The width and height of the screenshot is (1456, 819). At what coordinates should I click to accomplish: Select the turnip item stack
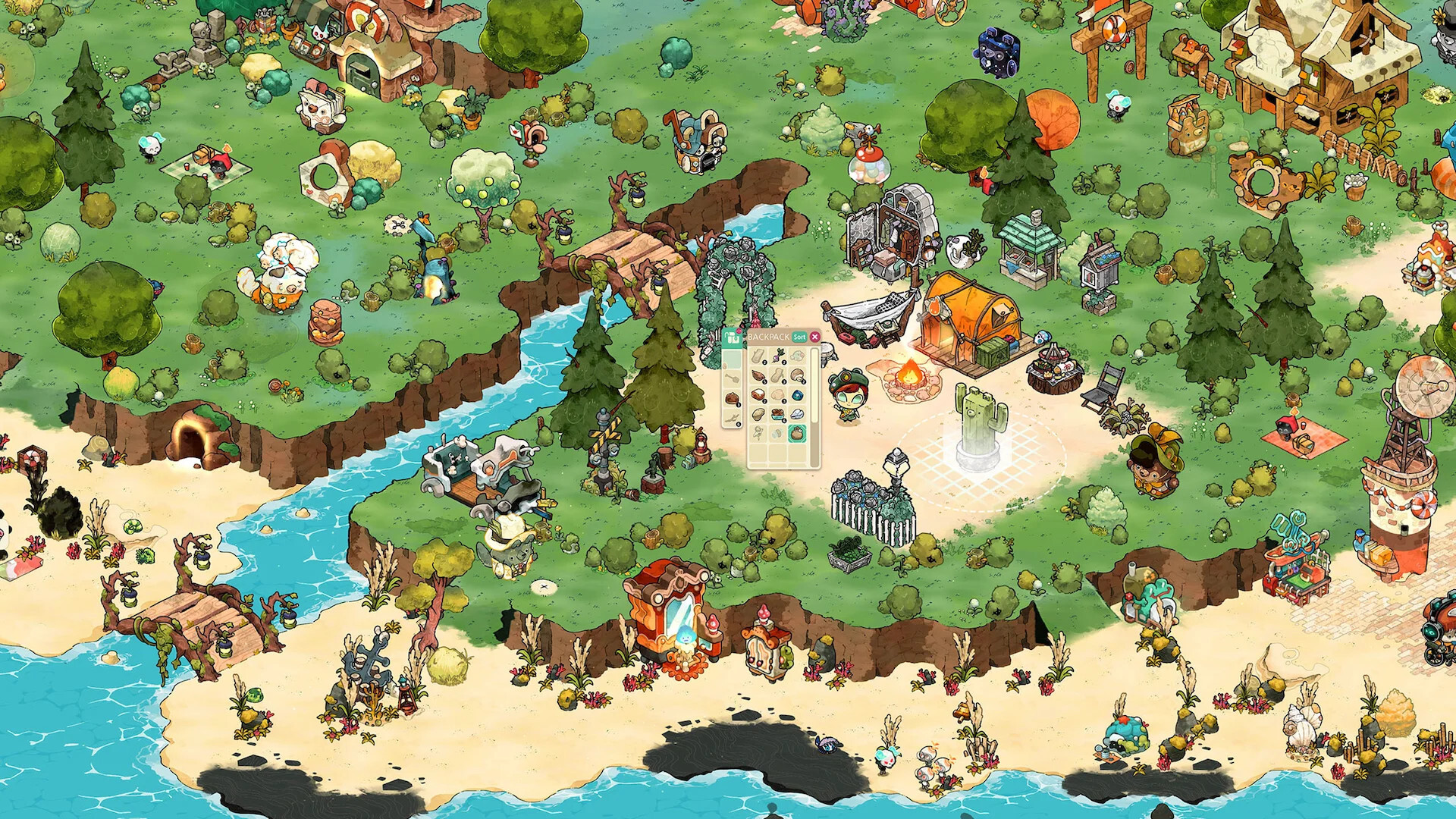[x=777, y=356]
